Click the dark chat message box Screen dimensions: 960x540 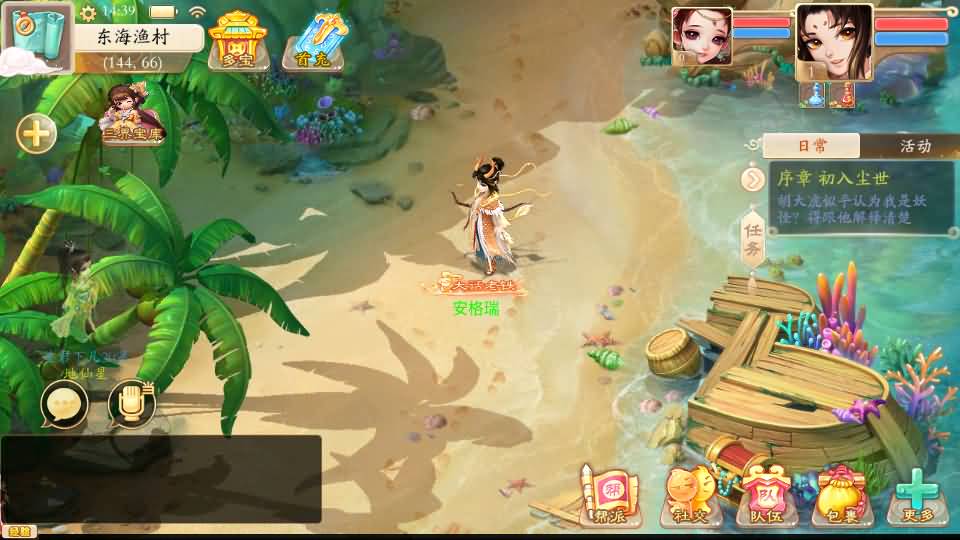[x=160, y=478]
